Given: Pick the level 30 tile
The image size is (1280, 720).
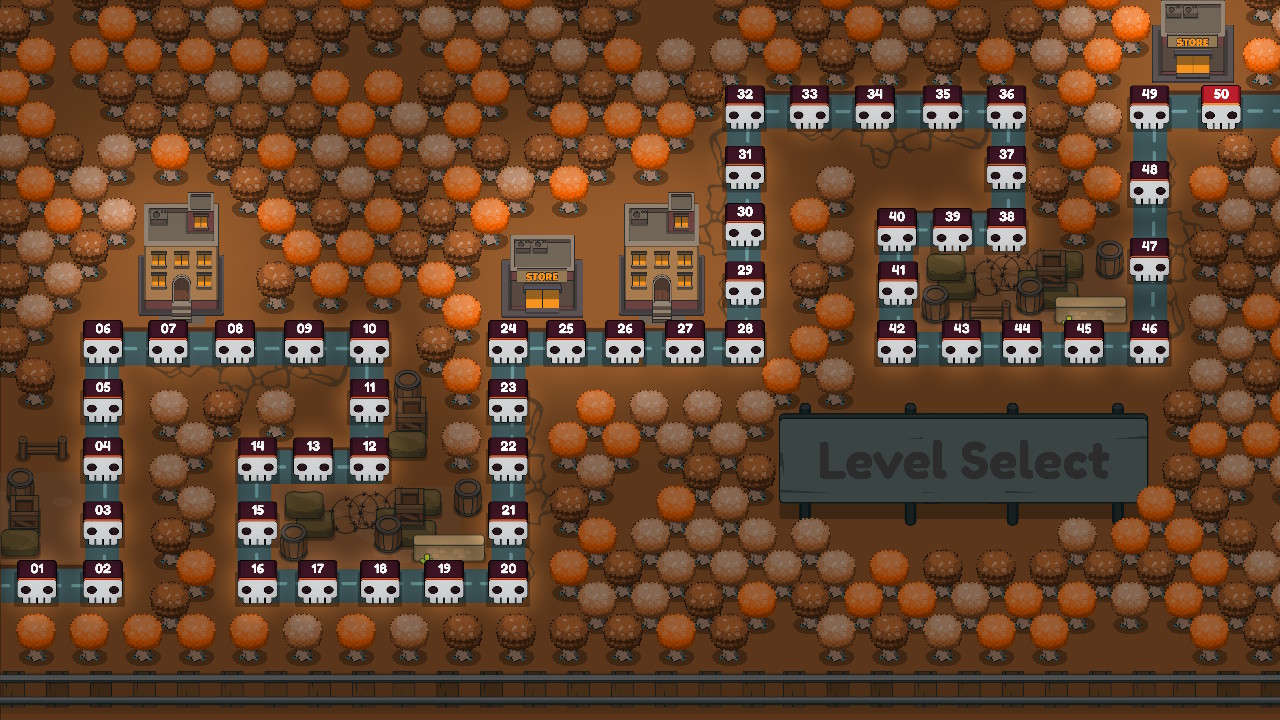Looking at the screenshot, I should coord(745,226).
